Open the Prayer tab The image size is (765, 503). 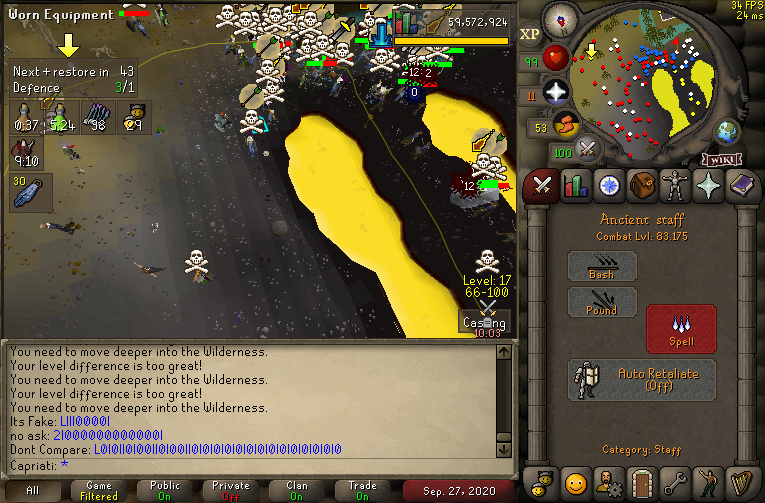709,186
